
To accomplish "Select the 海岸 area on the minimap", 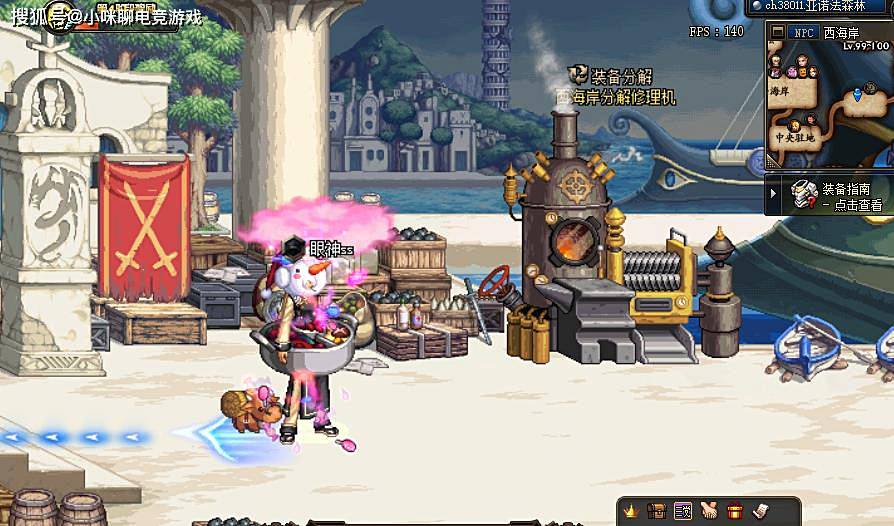I will coord(779,90).
